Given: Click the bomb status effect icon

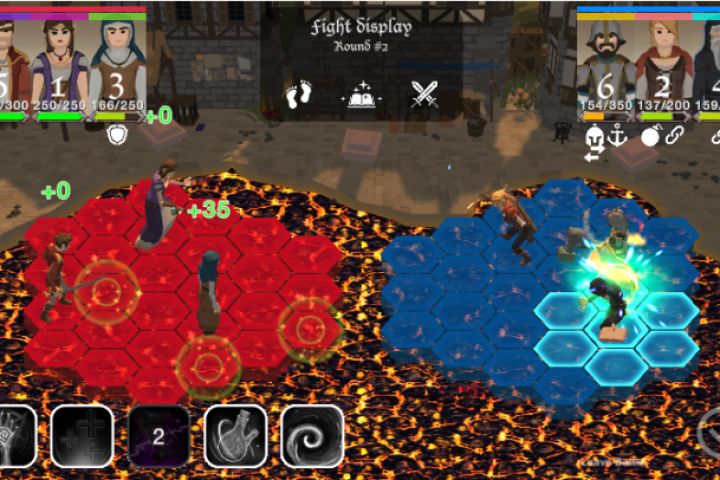Looking at the screenshot, I should (649, 136).
